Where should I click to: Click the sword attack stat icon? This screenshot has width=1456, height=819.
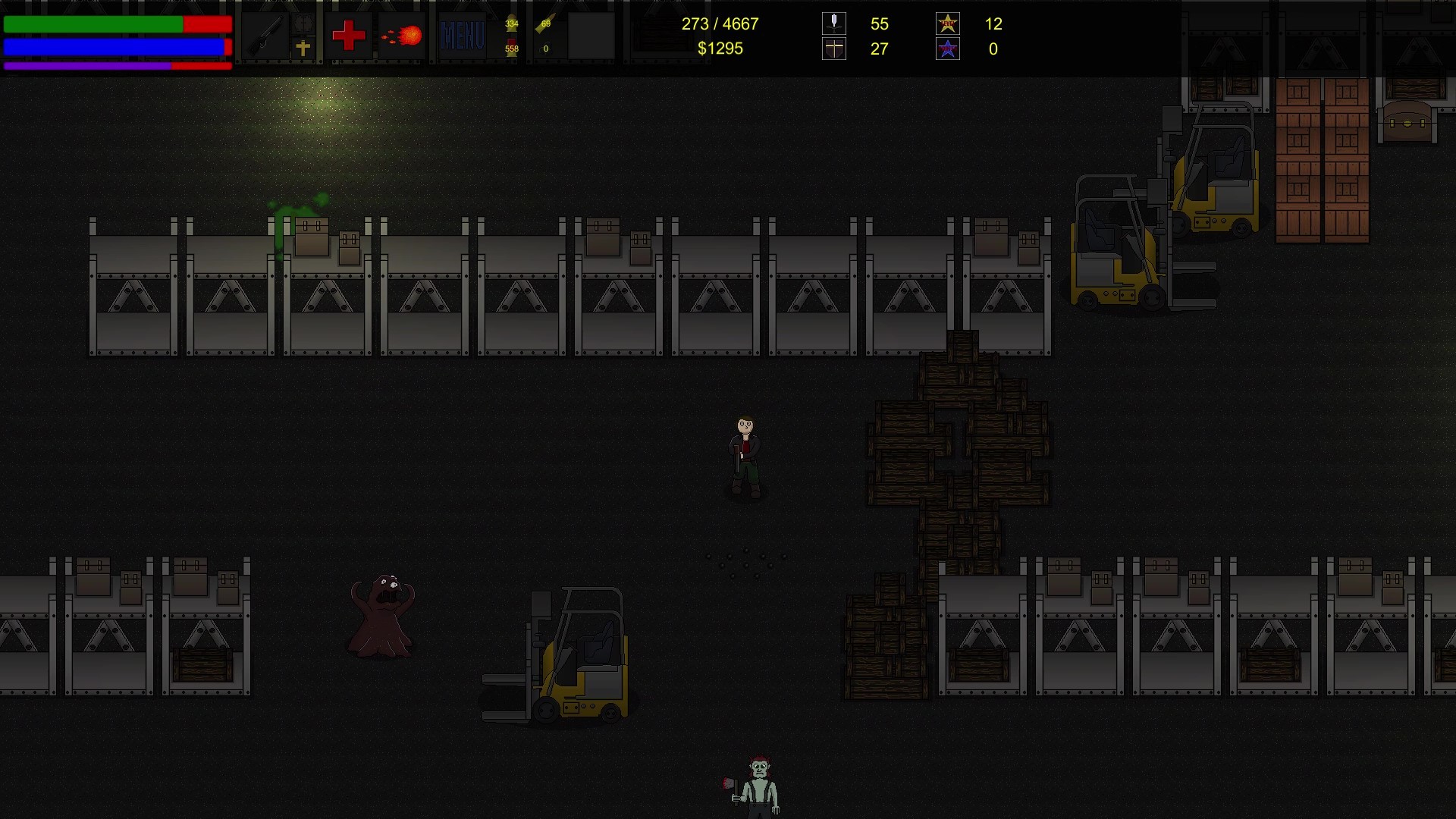coord(834,24)
